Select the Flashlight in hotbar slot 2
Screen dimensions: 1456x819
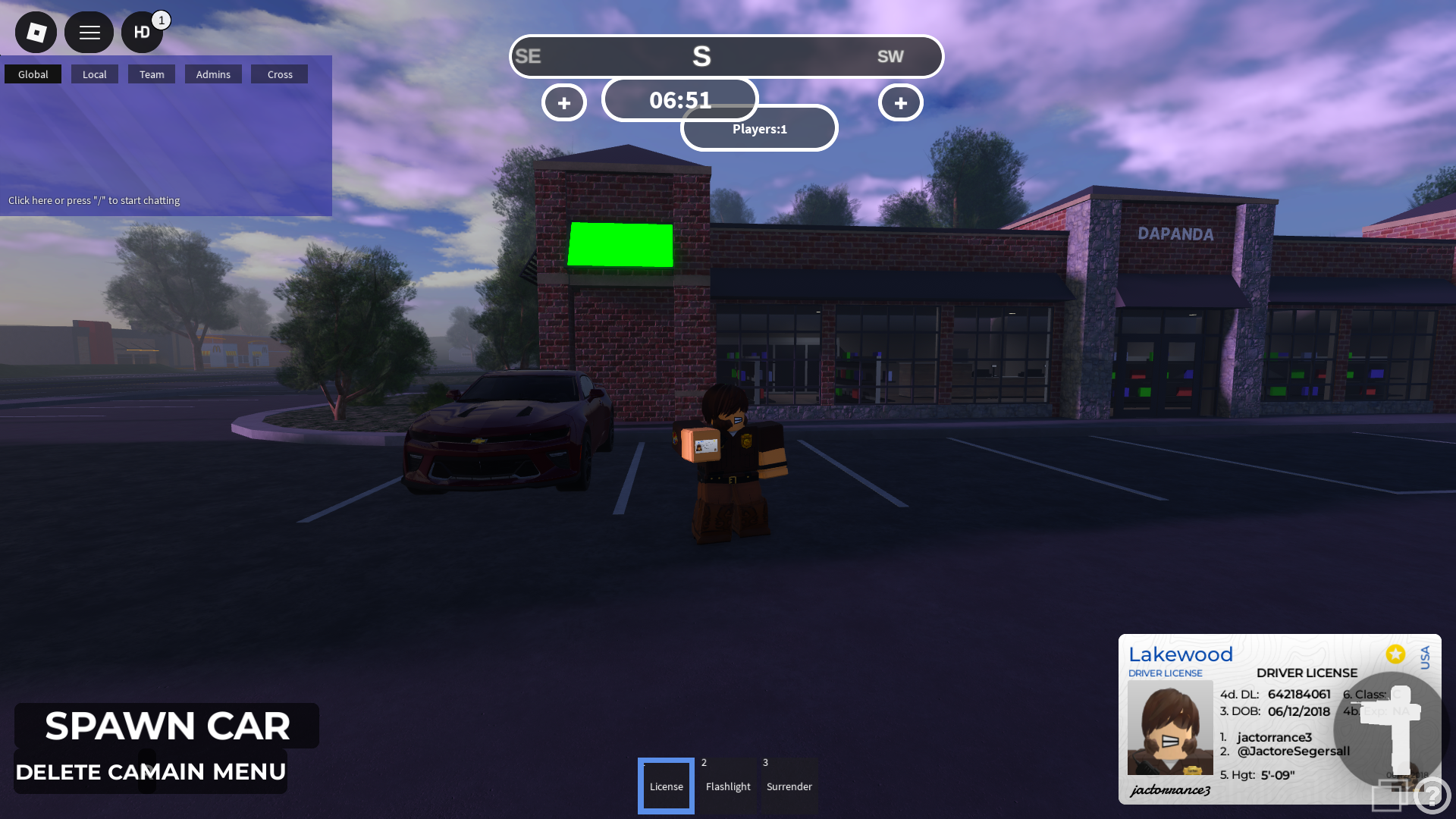[x=727, y=786]
